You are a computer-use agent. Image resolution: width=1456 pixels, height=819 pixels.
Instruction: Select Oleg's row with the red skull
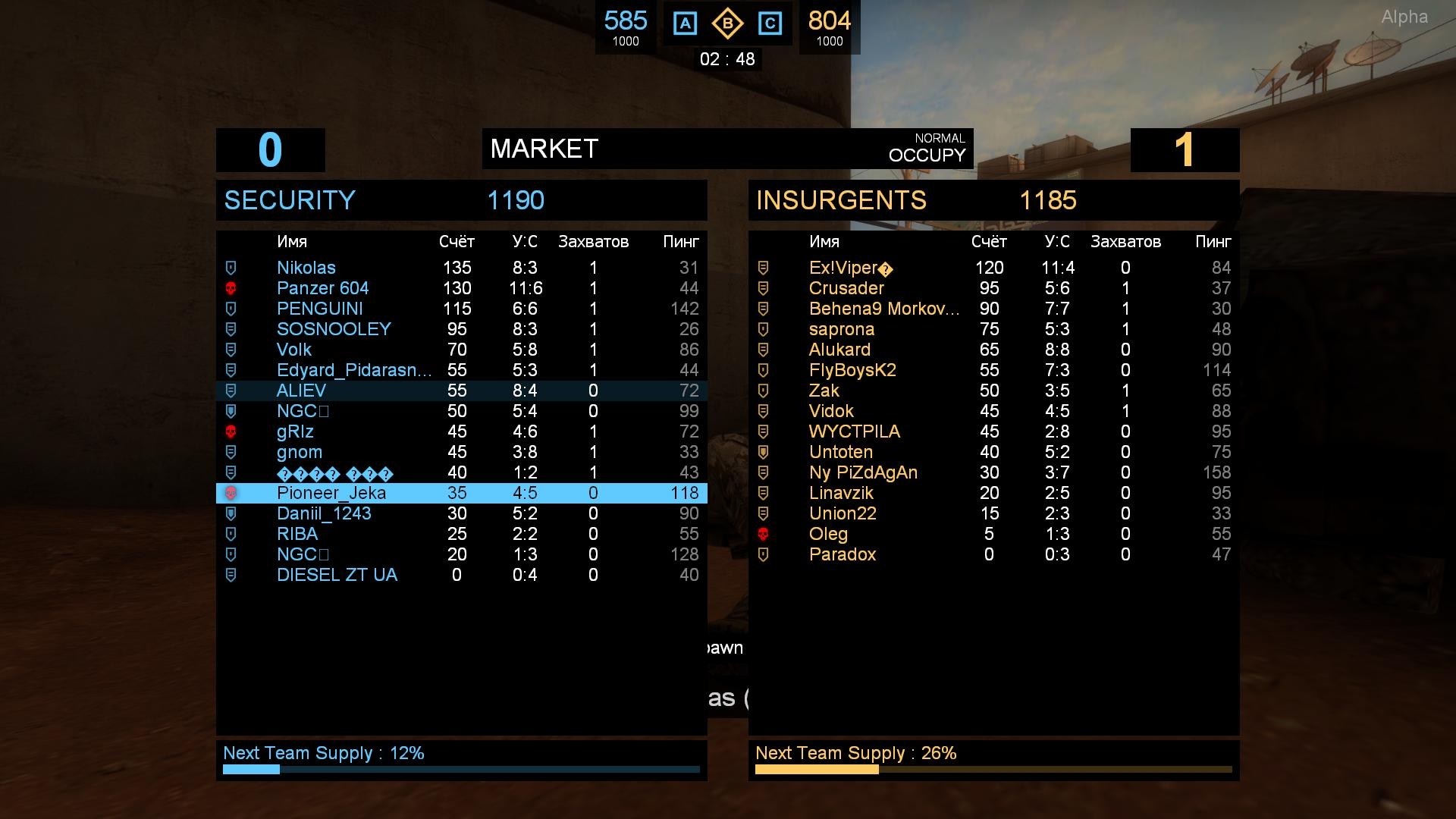828,534
